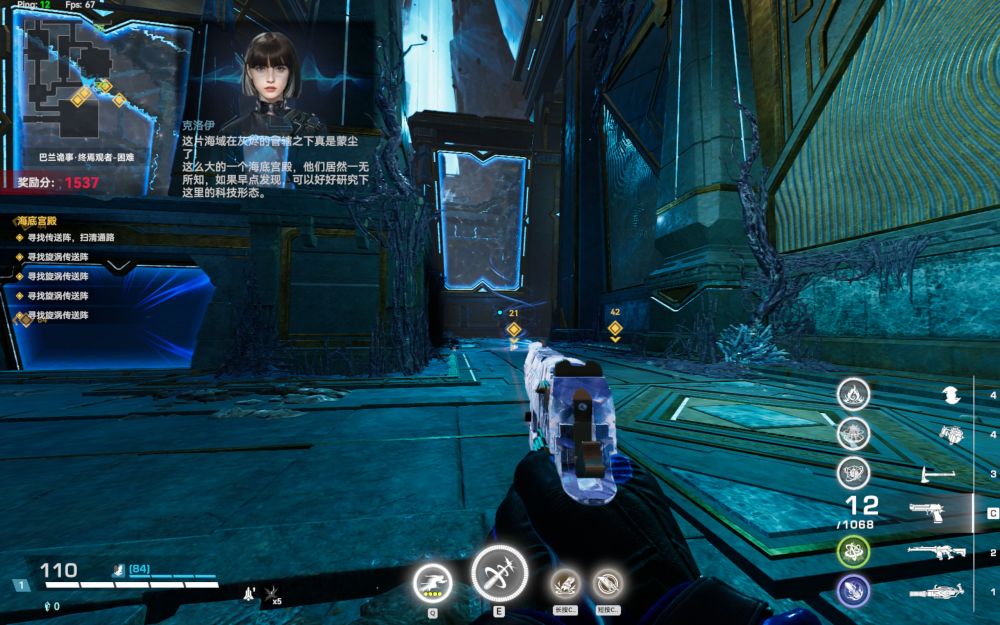
Task: Trigger the short-press crossed-out rocket icon
Action: [x=607, y=582]
